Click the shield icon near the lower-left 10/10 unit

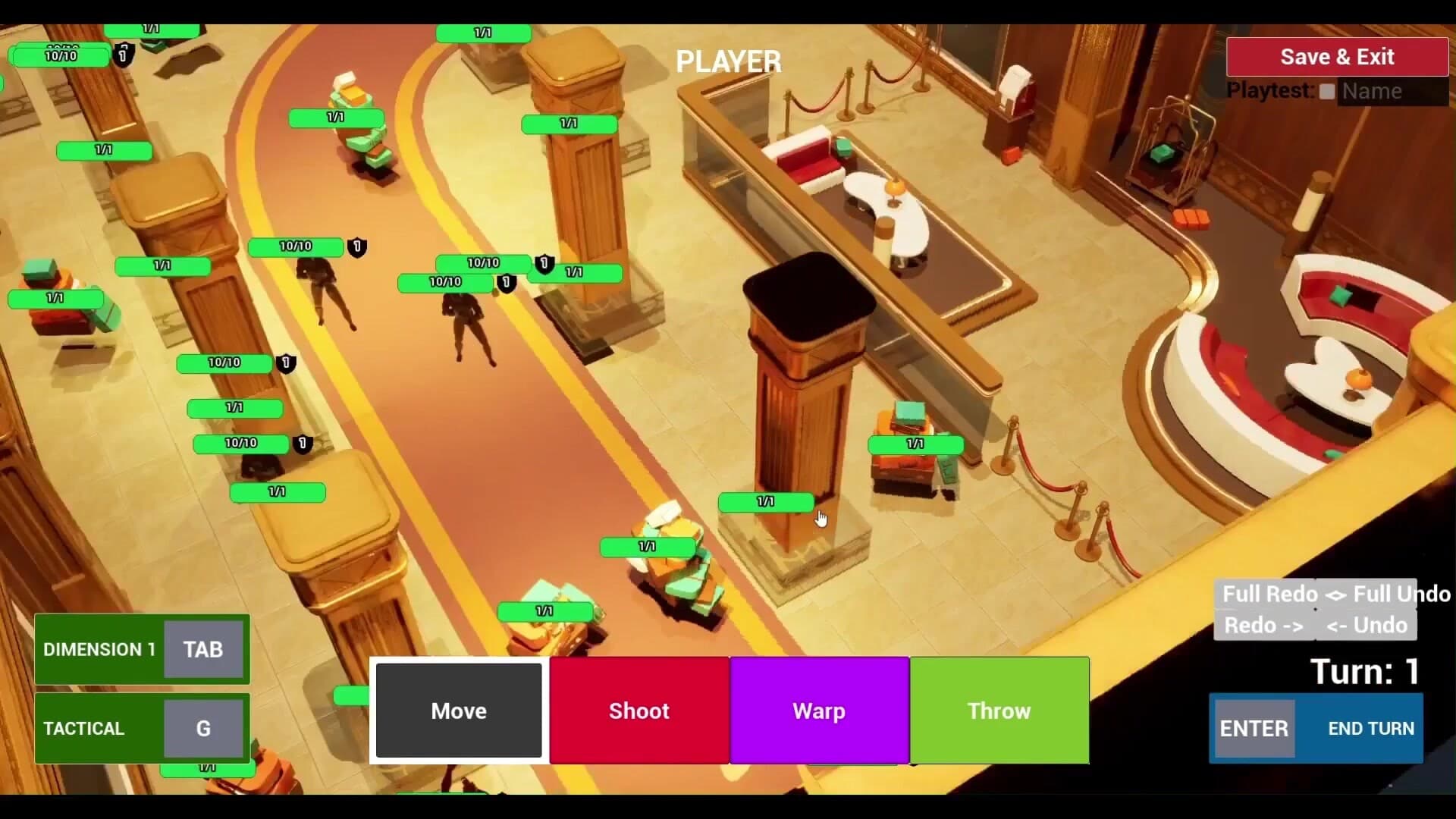click(300, 444)
